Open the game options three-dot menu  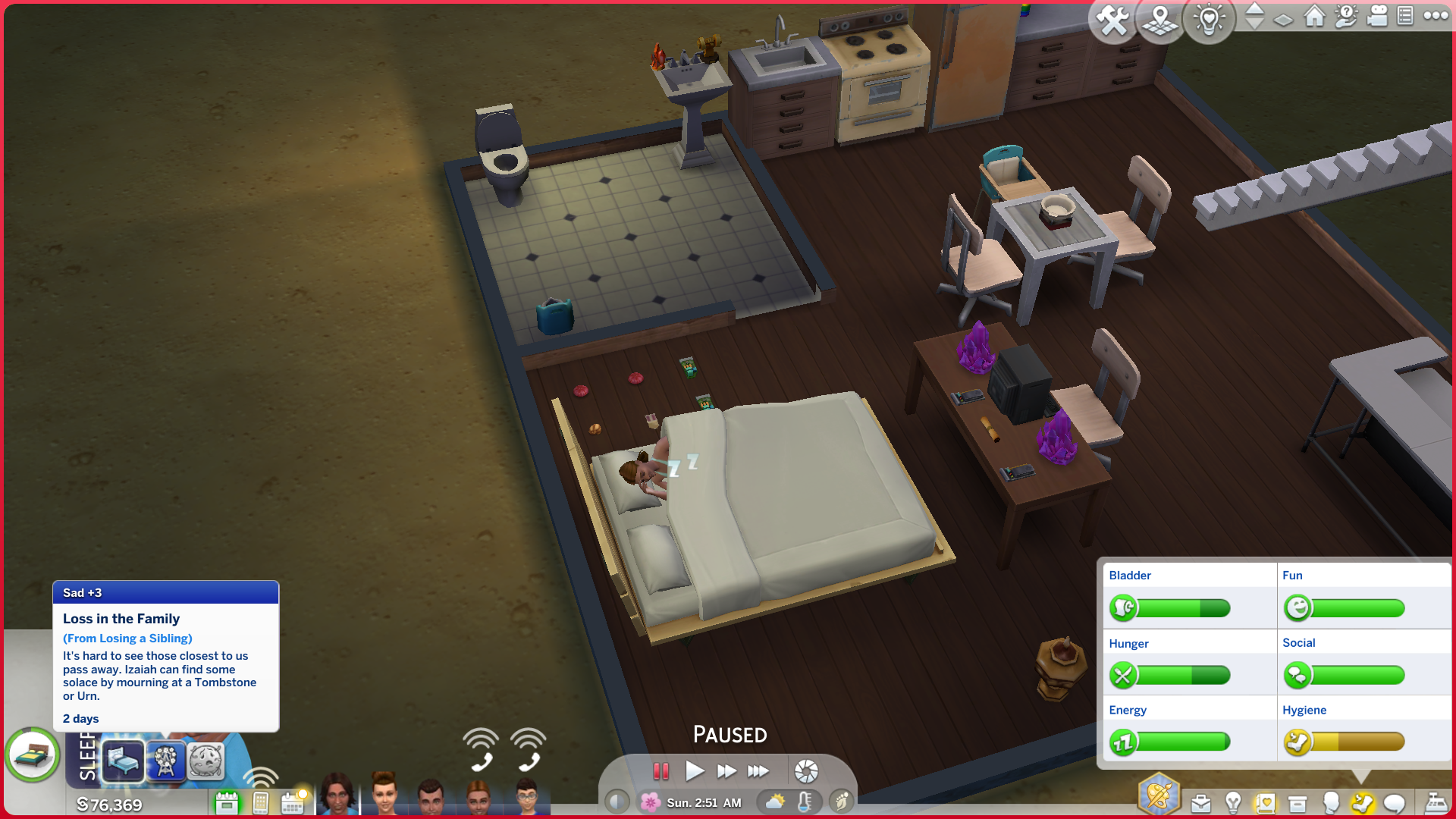[1436, 16]
